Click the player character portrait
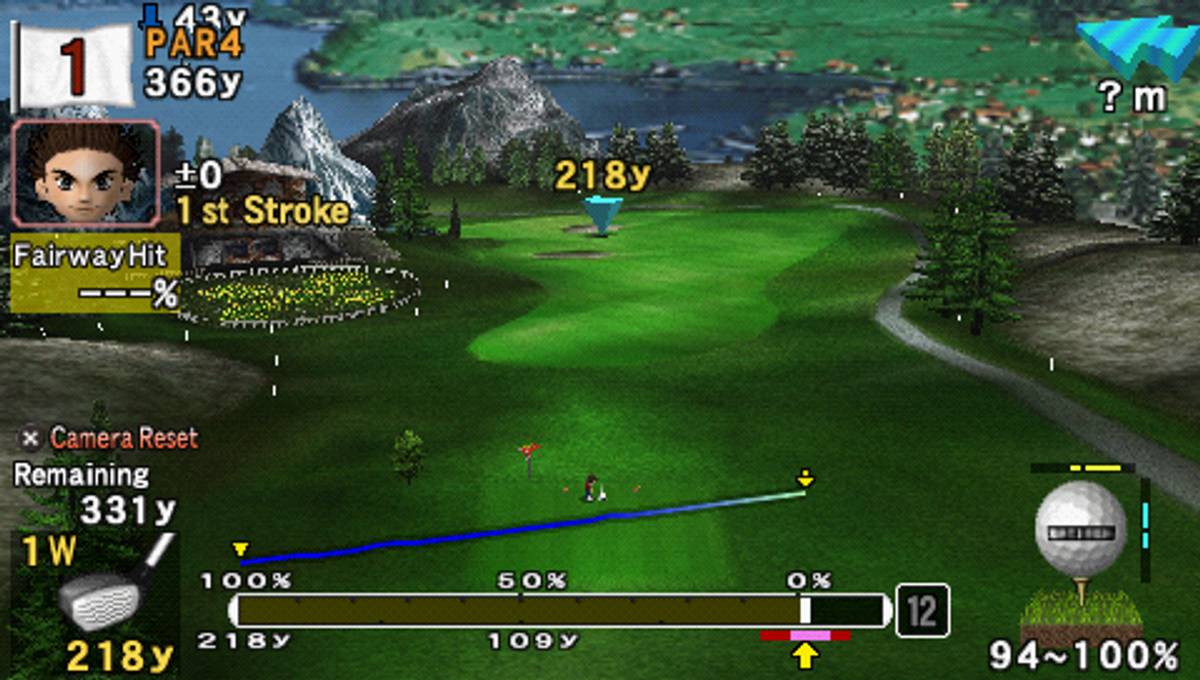This screenshot has height=680, width=1200. pos(84,177)
